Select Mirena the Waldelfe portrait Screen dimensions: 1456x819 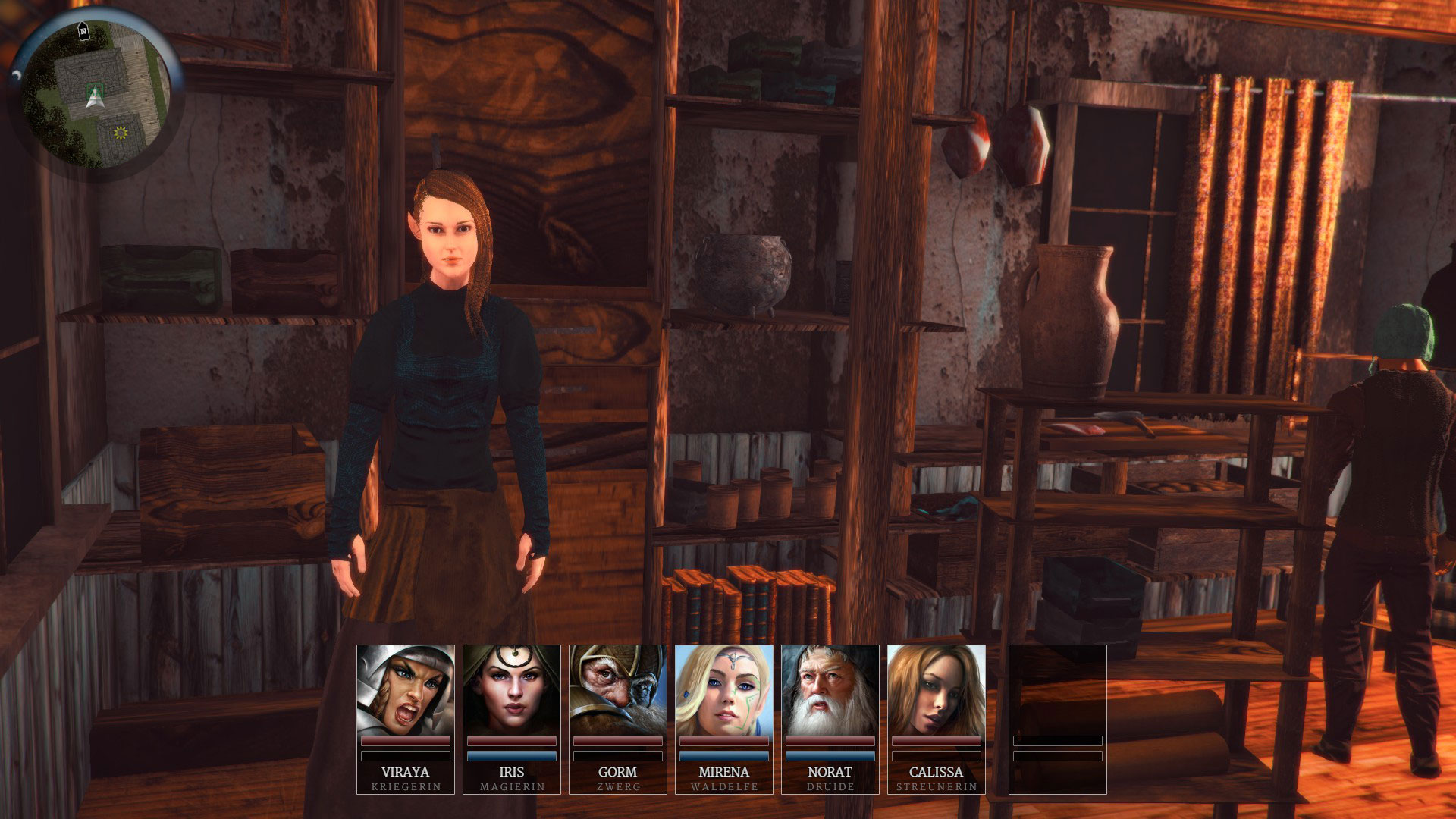coord(724,691)
